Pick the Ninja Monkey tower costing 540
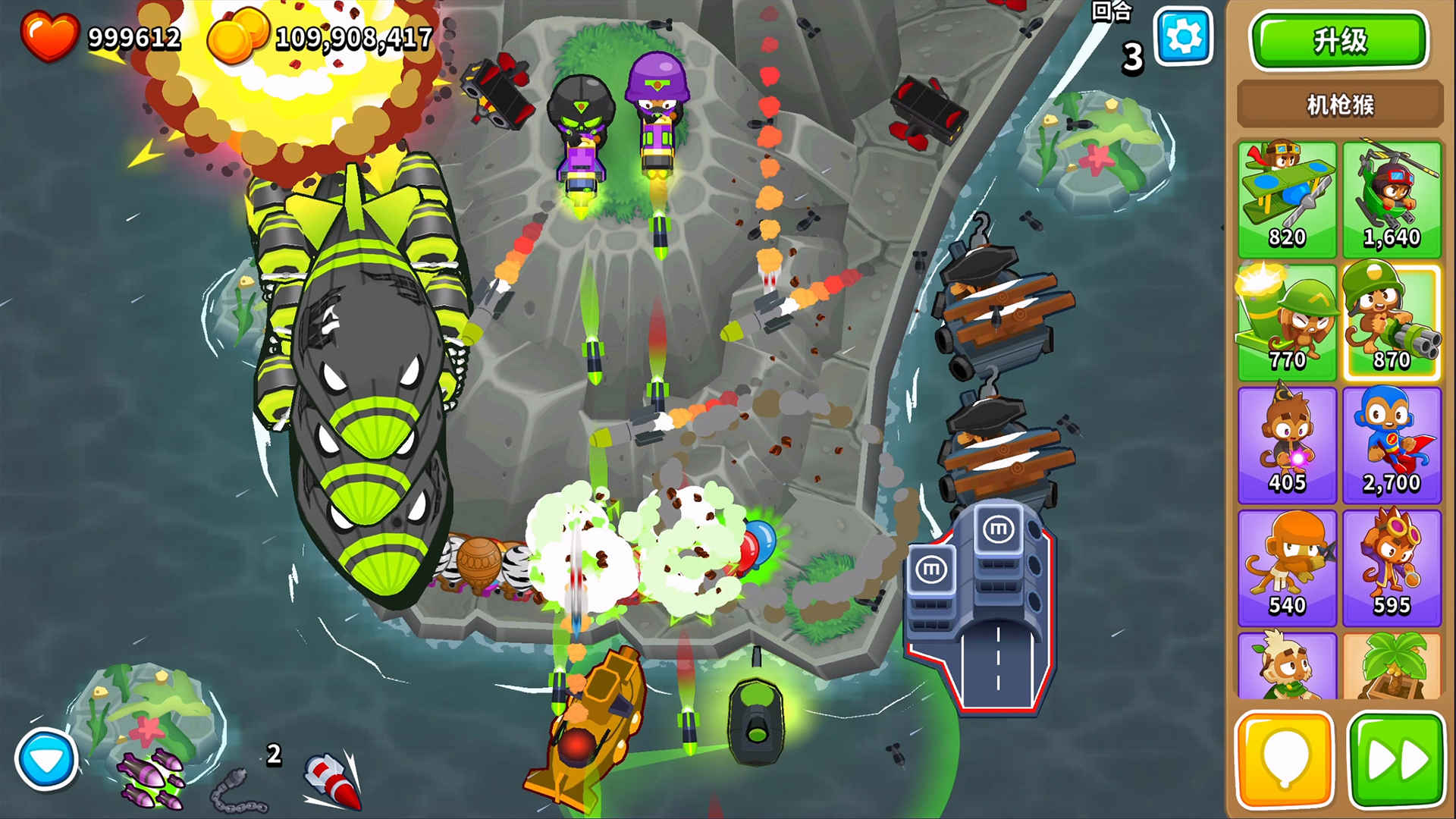1456x819 pixels. coord(1287,568)
